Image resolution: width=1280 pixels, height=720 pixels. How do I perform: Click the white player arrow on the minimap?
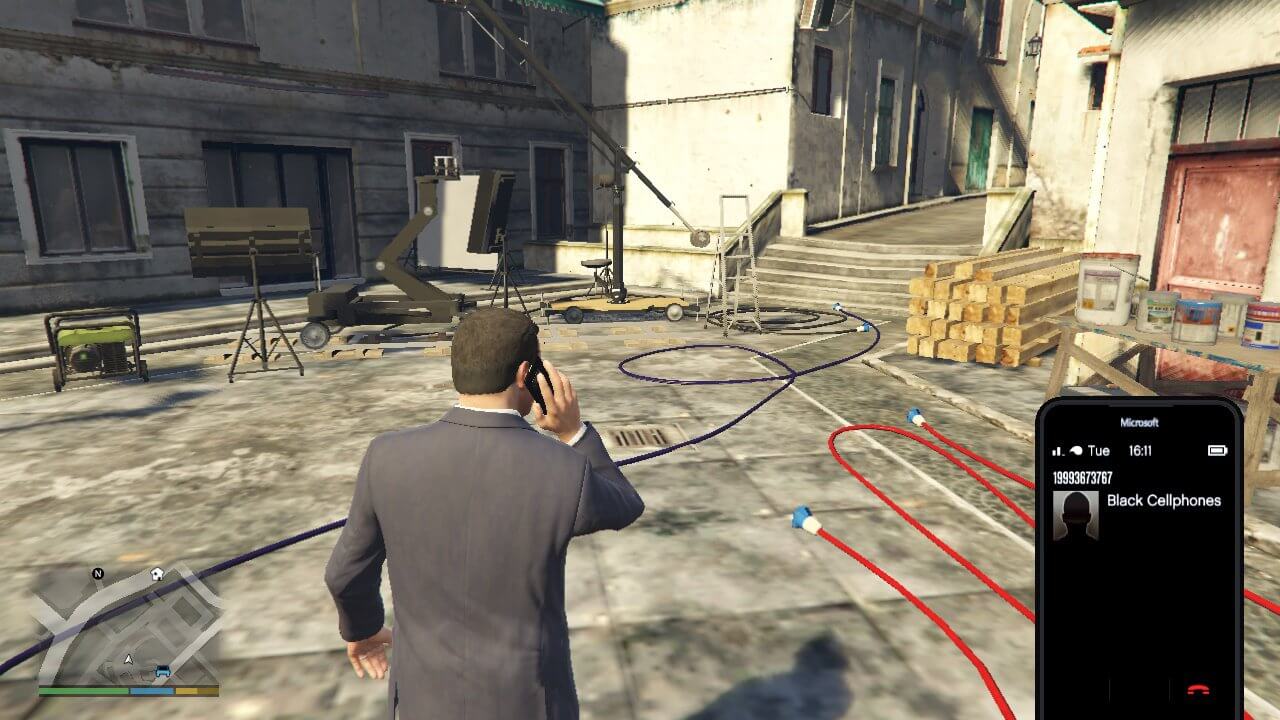[x=128, y=658]
